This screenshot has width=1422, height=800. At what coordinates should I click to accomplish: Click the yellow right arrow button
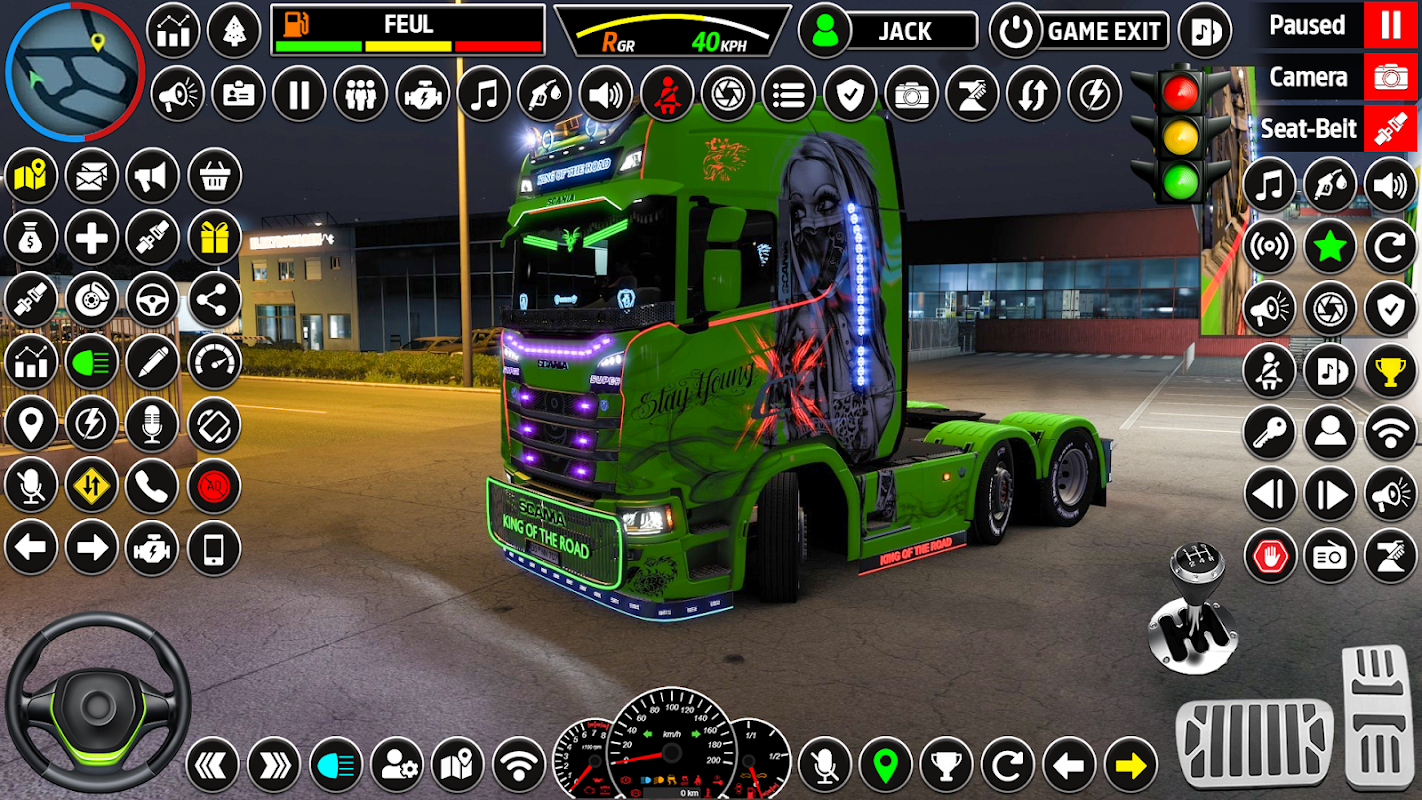[1130, 766]
